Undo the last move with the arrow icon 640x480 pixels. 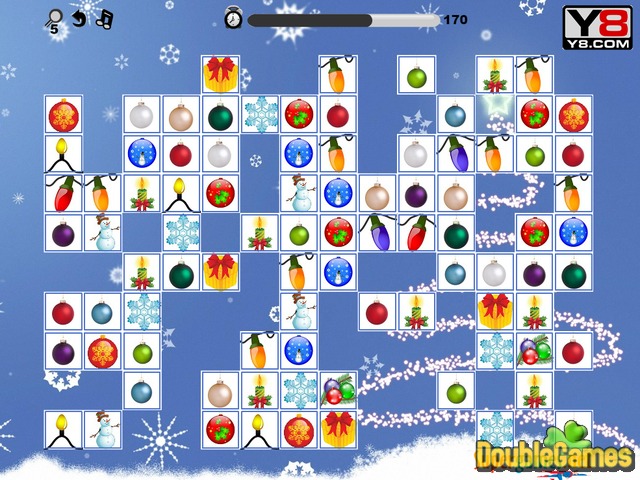(x=80, y=17)
